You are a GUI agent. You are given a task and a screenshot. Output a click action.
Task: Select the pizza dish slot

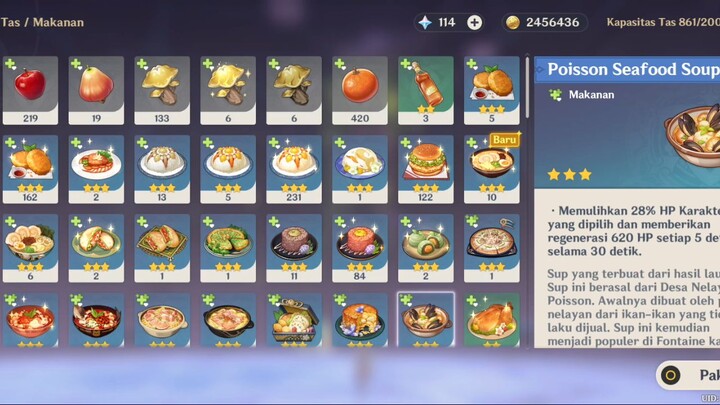491,247
